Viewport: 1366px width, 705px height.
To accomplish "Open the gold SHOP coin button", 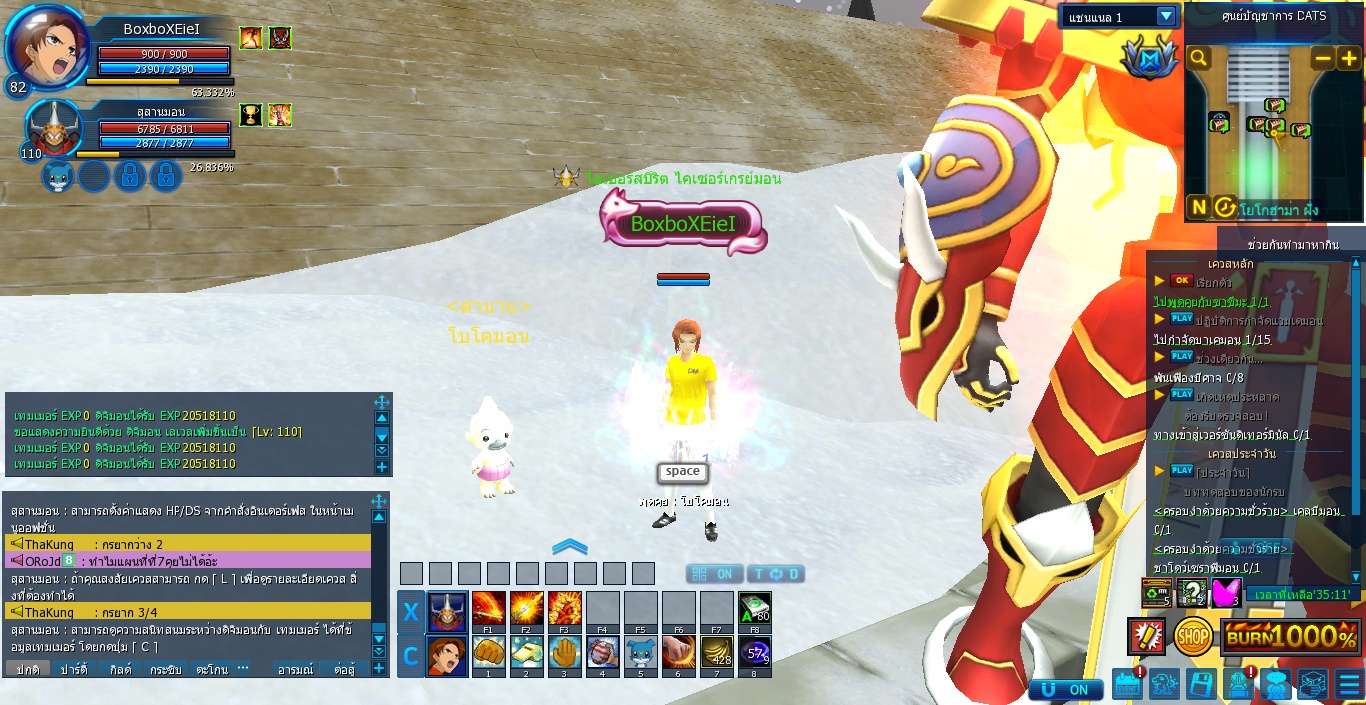I will (1192, 636).
